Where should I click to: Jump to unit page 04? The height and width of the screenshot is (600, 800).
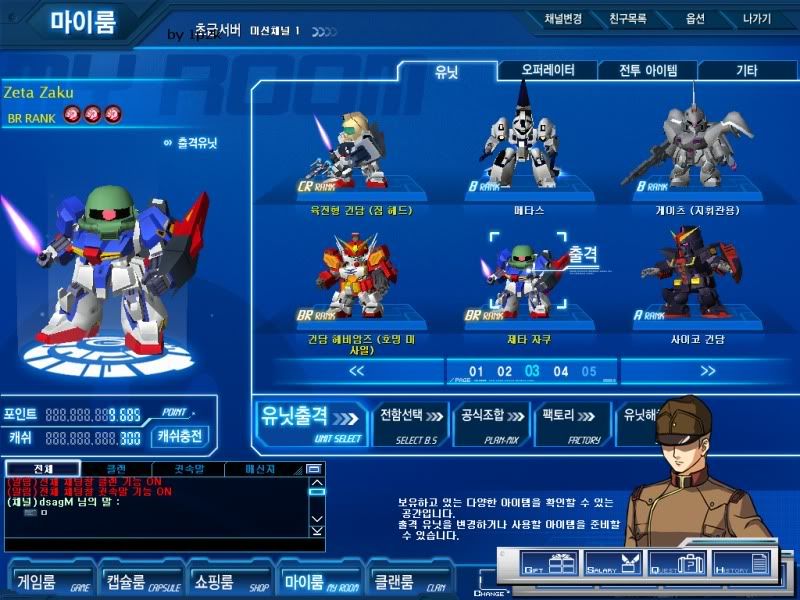561,372
